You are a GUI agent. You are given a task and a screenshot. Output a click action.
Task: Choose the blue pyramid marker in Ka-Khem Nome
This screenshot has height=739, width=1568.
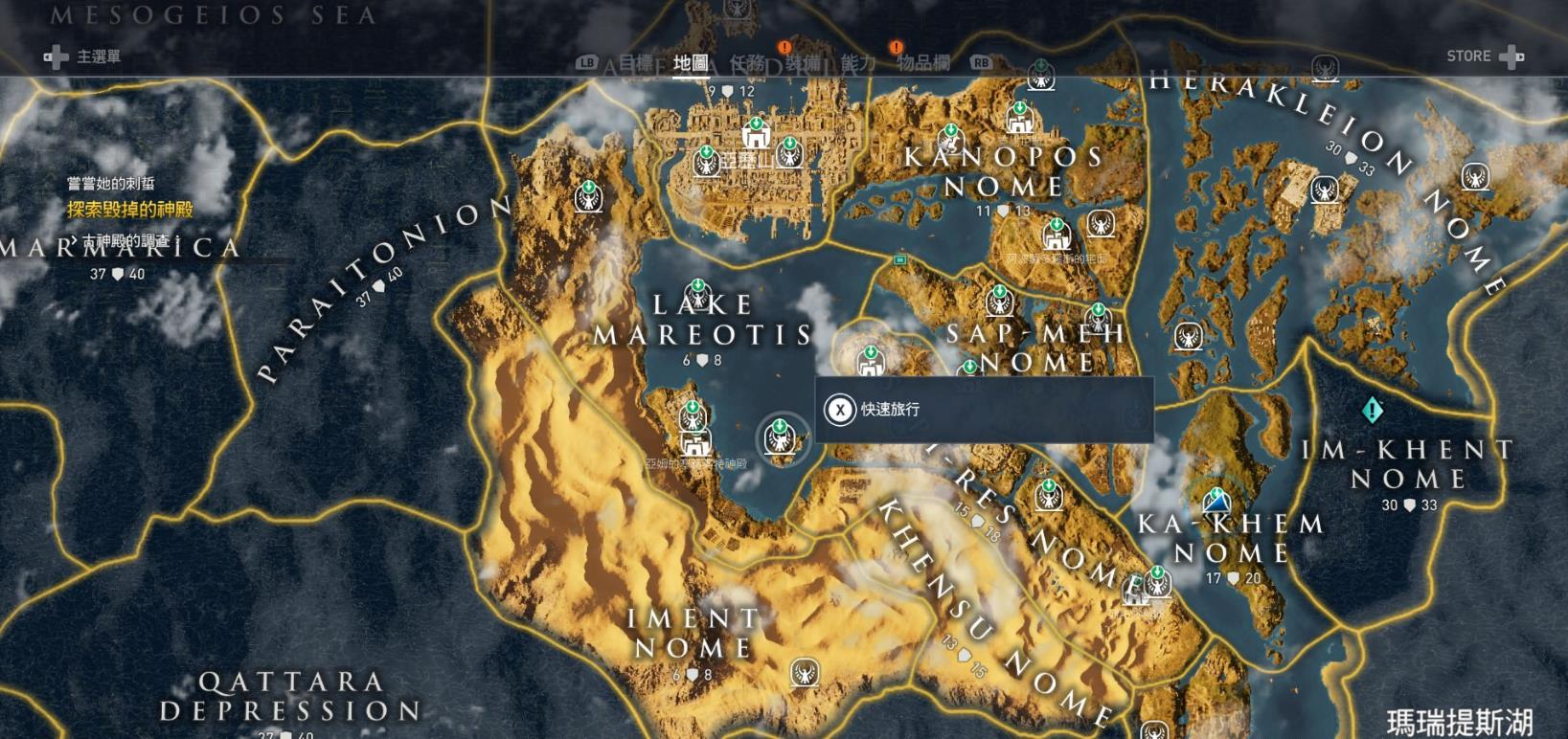(1216, 501)
